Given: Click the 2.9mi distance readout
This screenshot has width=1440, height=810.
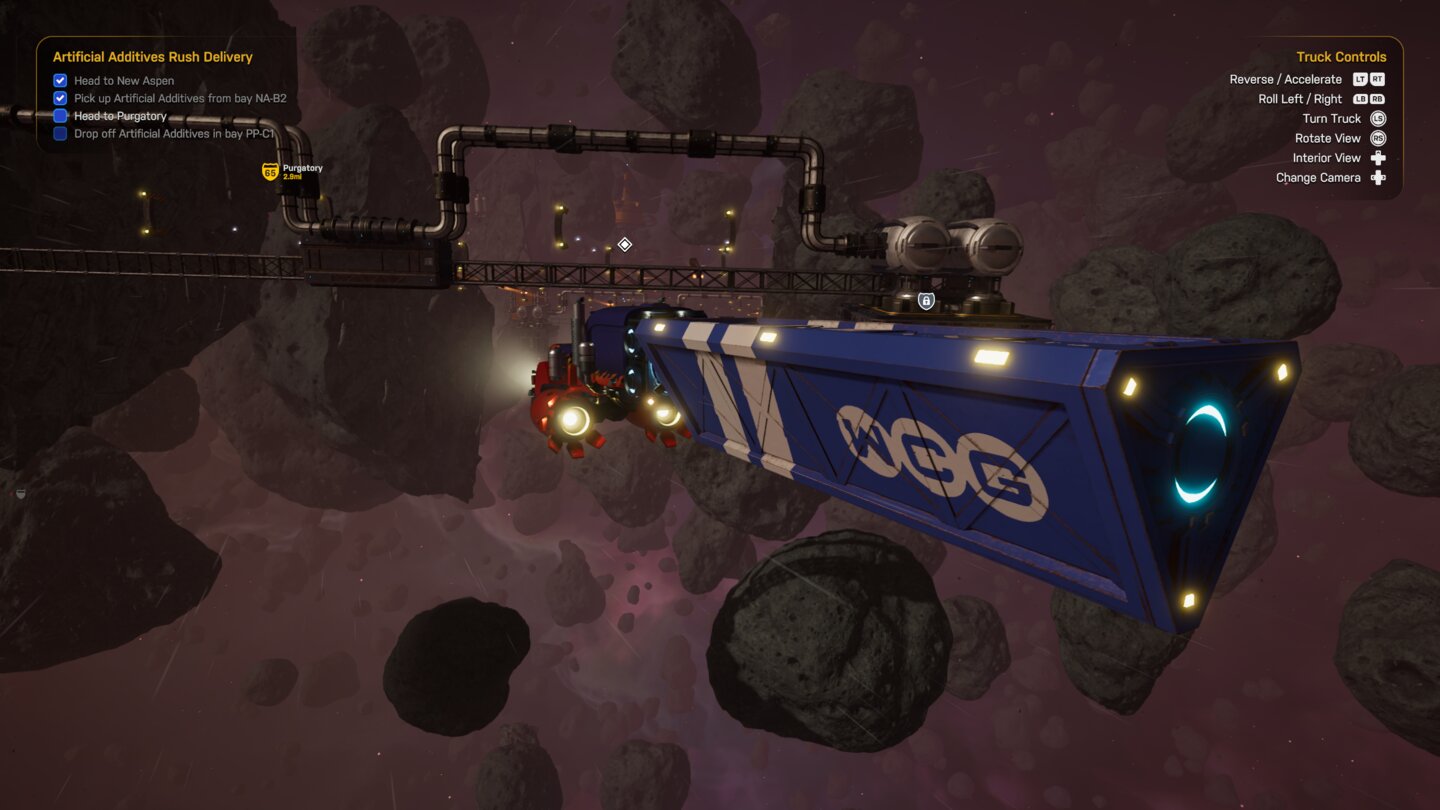Looking at the screenshot, I should pos(293,178).
